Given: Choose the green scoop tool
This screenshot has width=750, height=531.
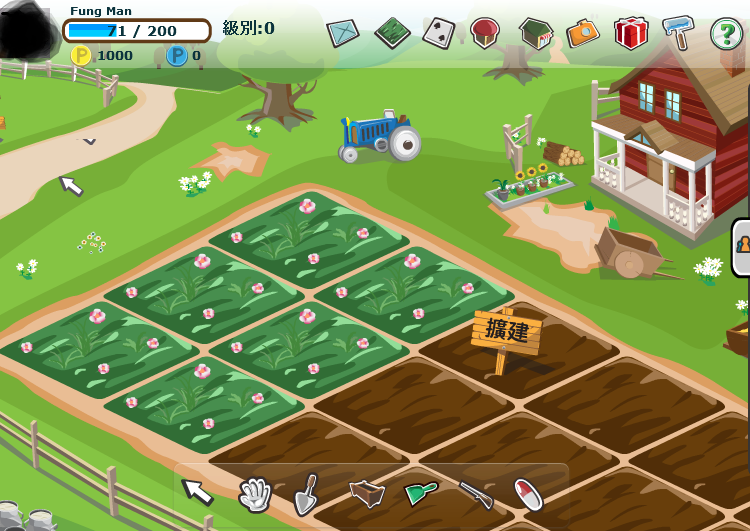Looking at the screenshot, I should pos(421,492).
